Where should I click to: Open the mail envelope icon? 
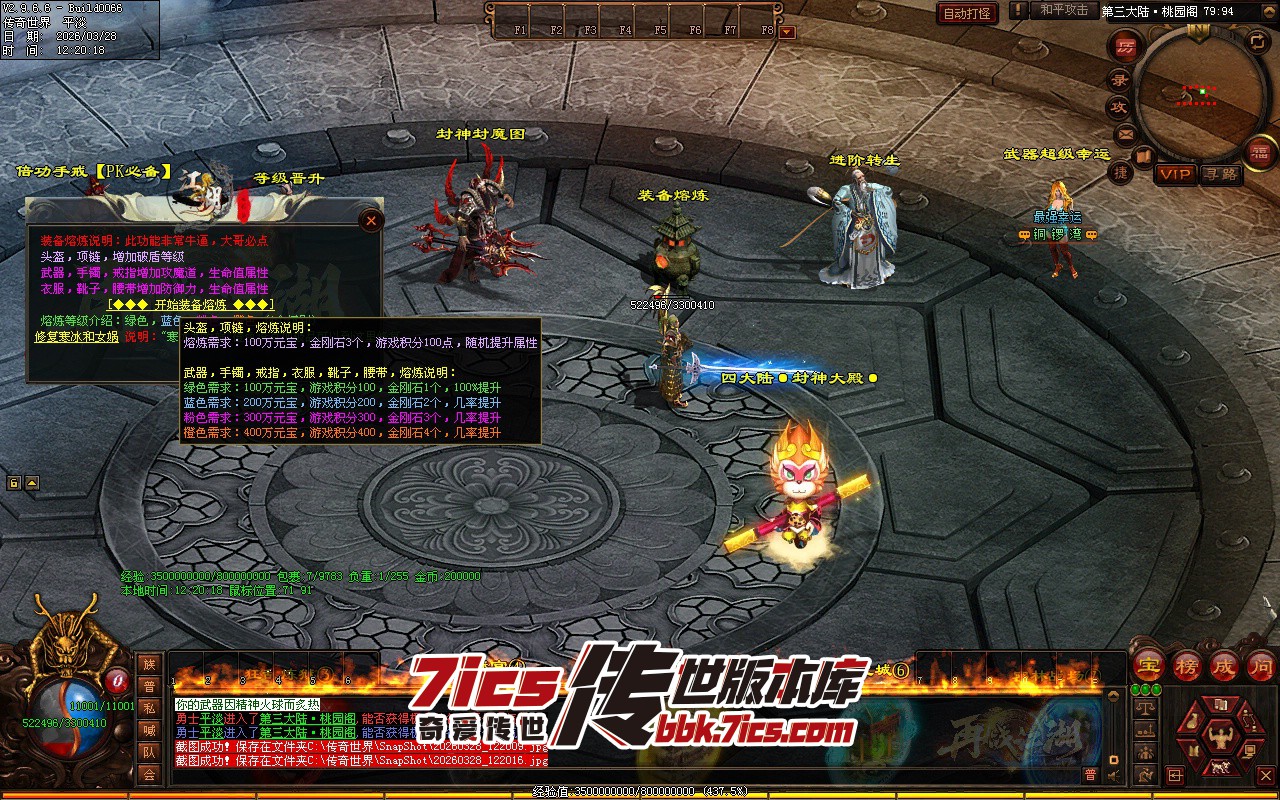click(x=1126, y=133)
